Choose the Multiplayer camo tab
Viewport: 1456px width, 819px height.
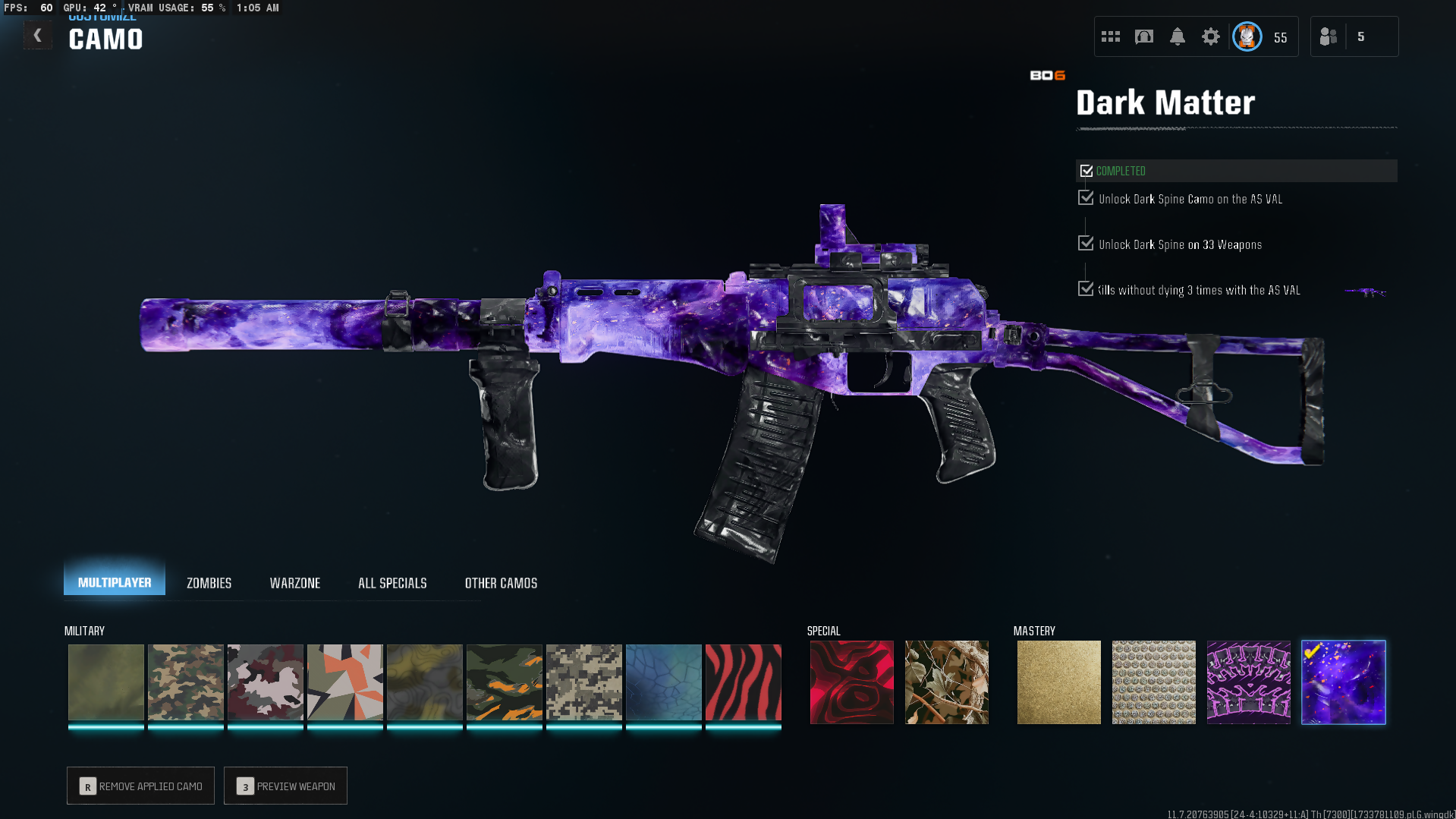click(115, 582)
